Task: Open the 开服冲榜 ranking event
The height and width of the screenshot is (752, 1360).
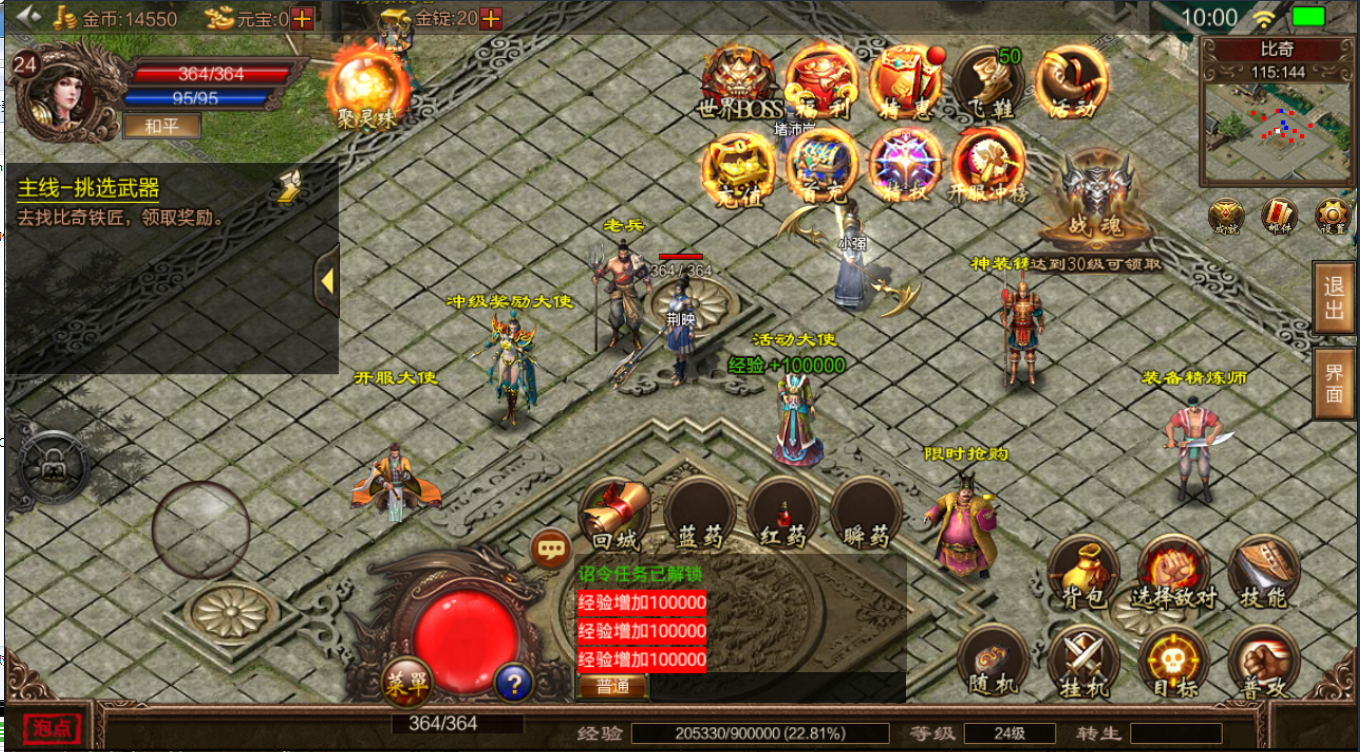Action: pyautogui.click(x=988, y=166)
